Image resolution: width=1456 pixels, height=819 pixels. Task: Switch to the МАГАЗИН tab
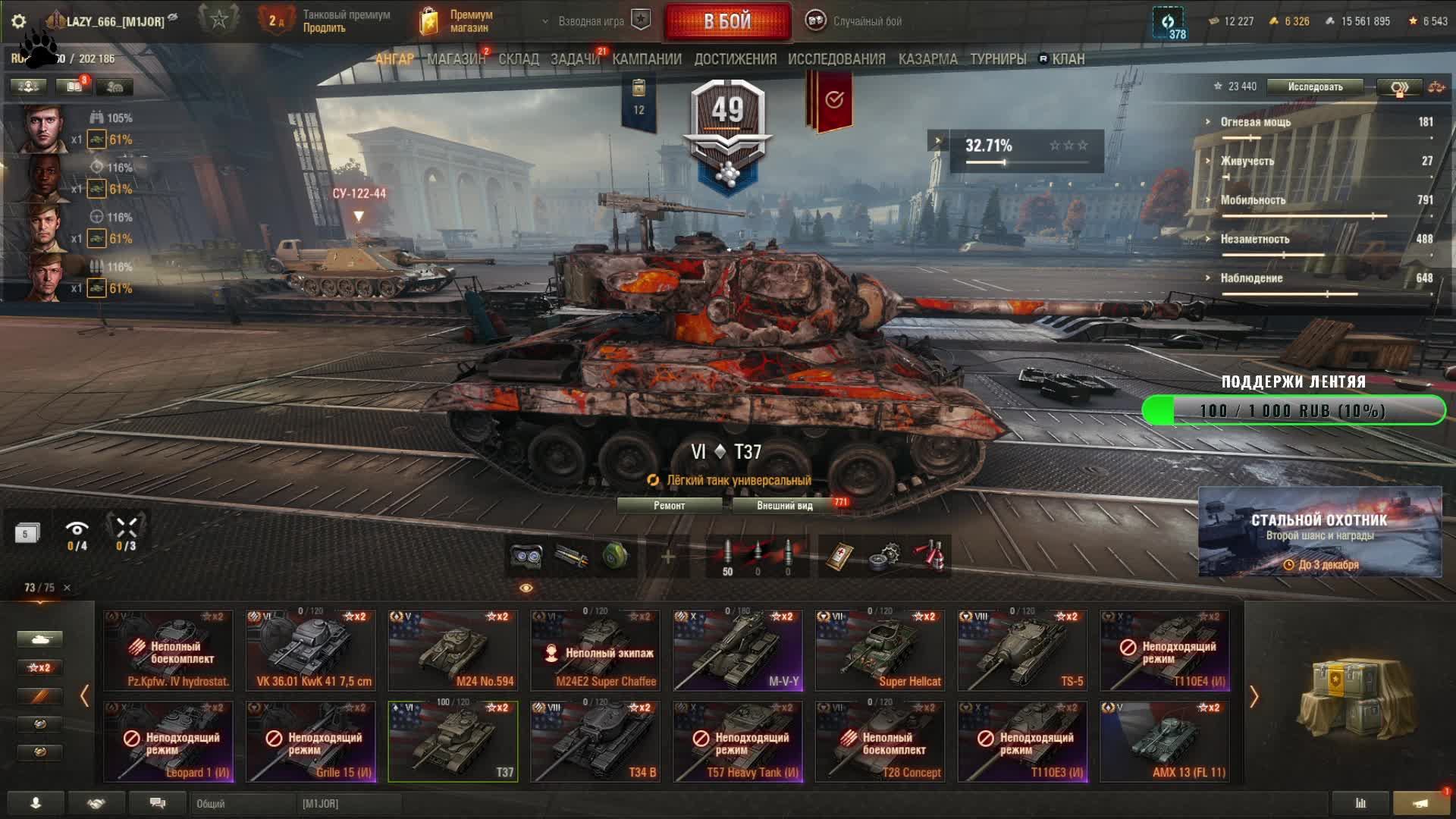pos(456,59)
